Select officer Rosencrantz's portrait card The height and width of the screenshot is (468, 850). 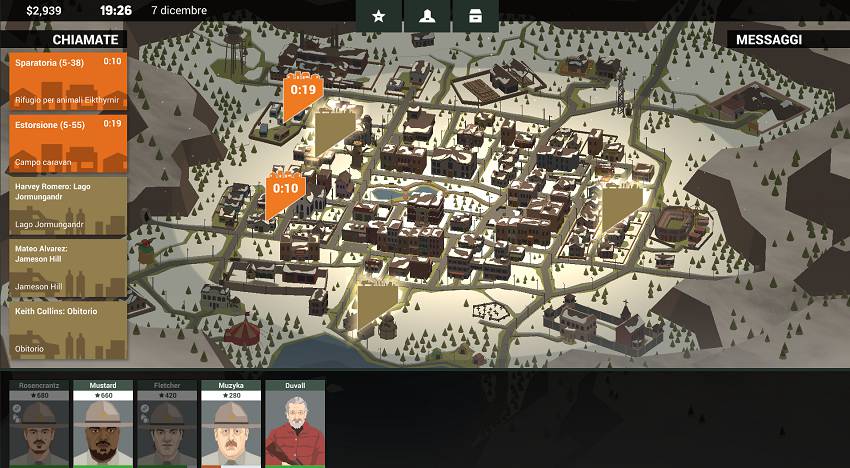[39, 423]
